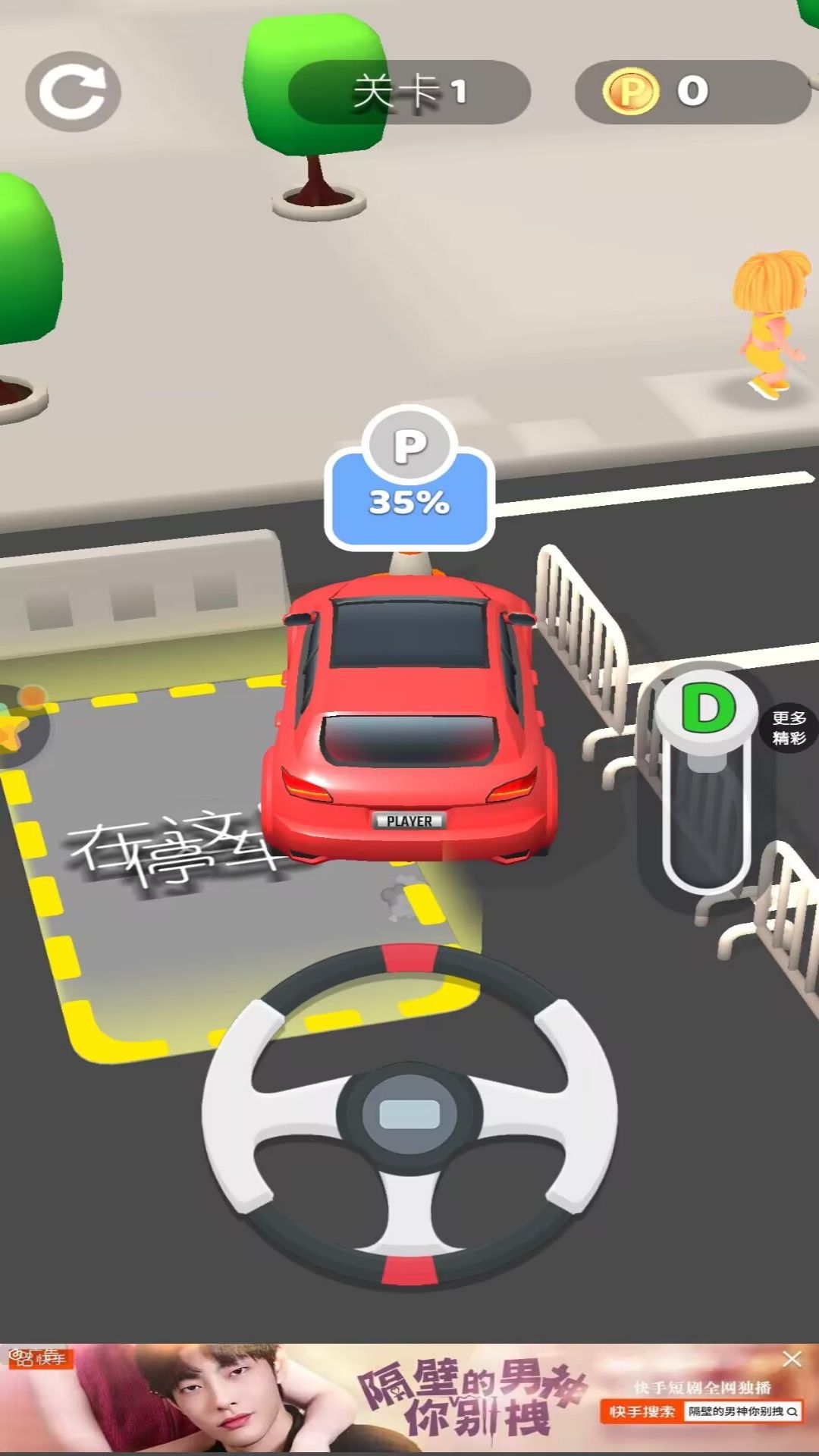Restart the level with the circular arrow button
This screenshot has width=819, height=1456.
click(x=73, y=92)
